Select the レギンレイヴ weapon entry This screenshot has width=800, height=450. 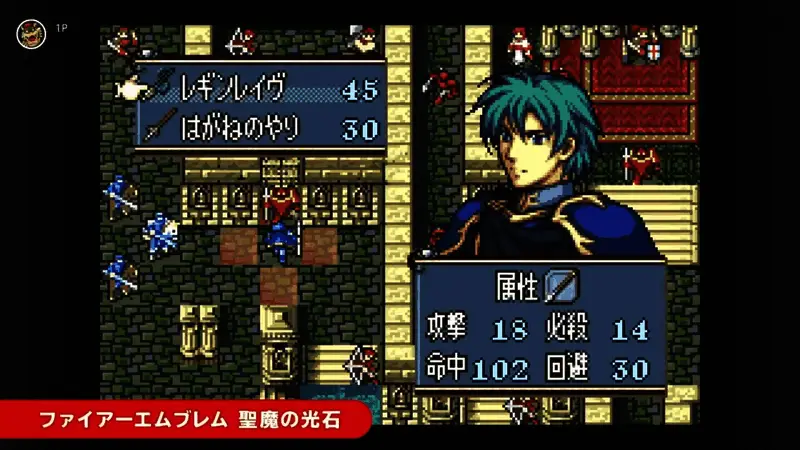[258, 89]
